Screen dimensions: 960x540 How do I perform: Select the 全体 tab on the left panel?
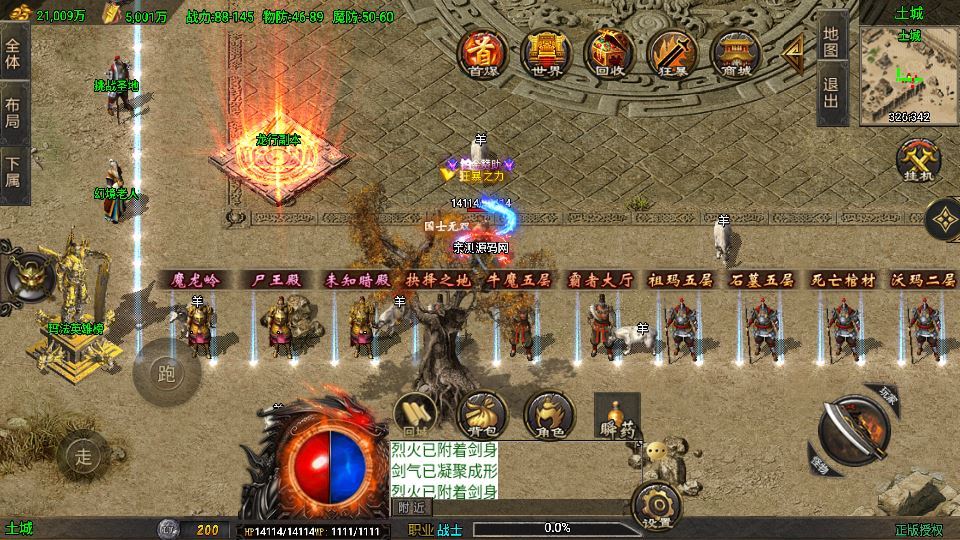pos(13,51)
